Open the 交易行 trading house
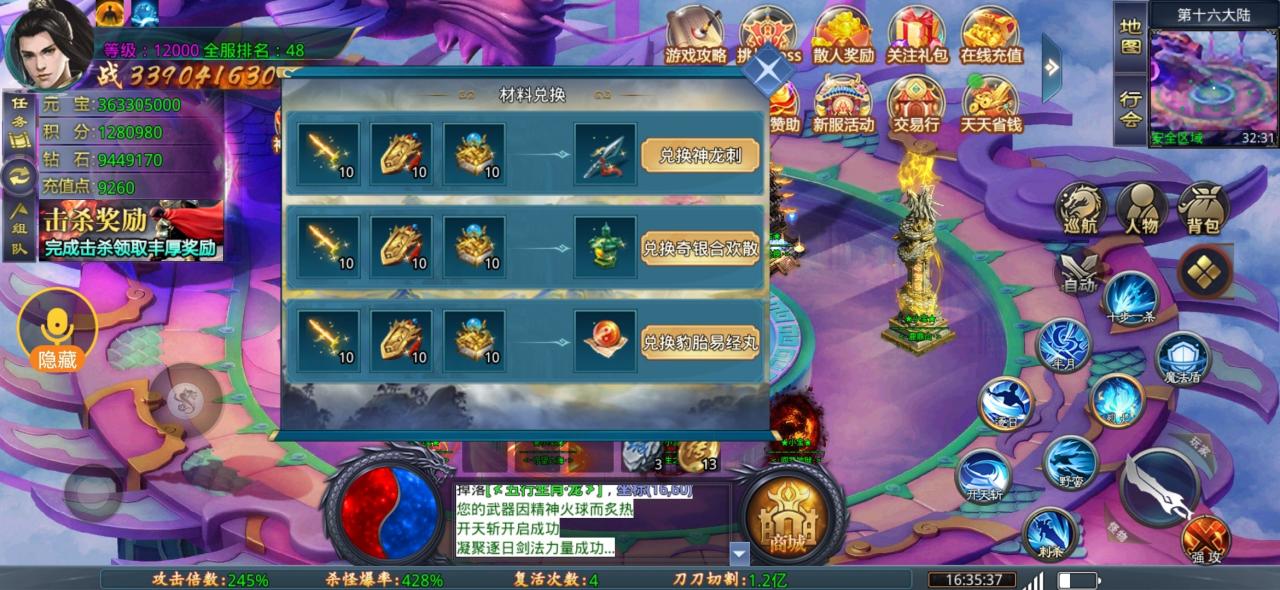The width and height of the screenshot is (1280, 590). [x=916, y=105]
